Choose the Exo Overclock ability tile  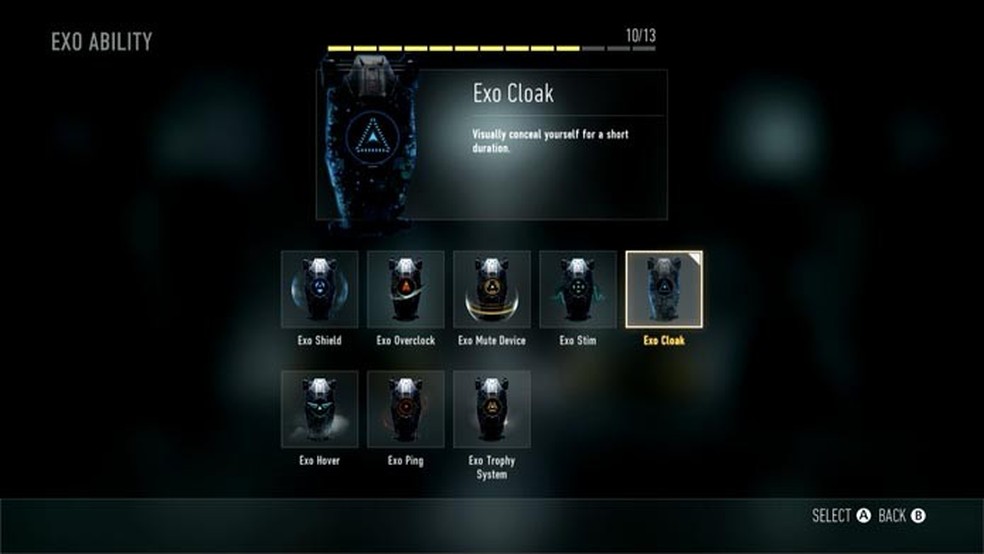(x=406, y=290)
